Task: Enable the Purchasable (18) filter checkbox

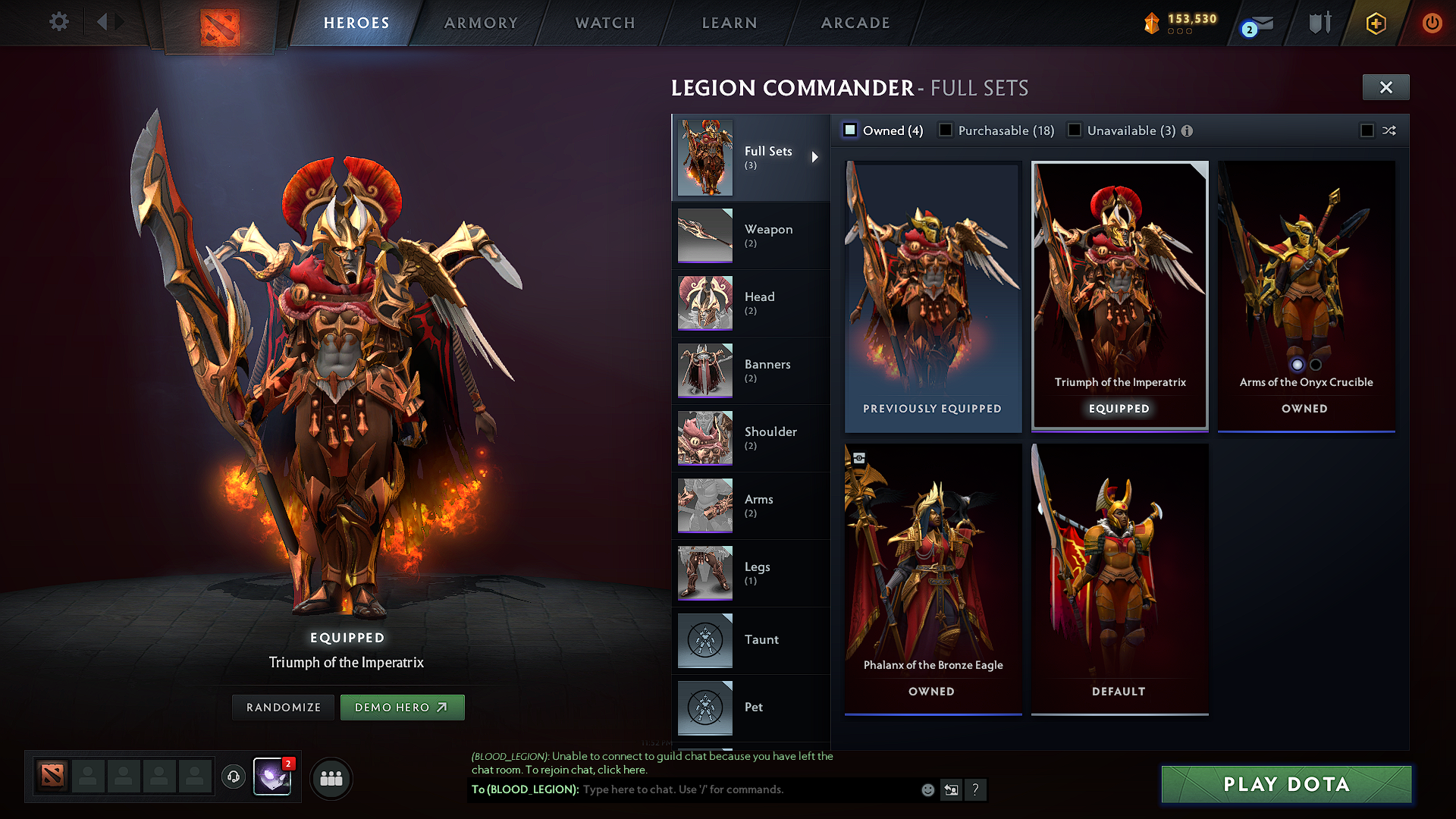Action: tap(946, 130)
